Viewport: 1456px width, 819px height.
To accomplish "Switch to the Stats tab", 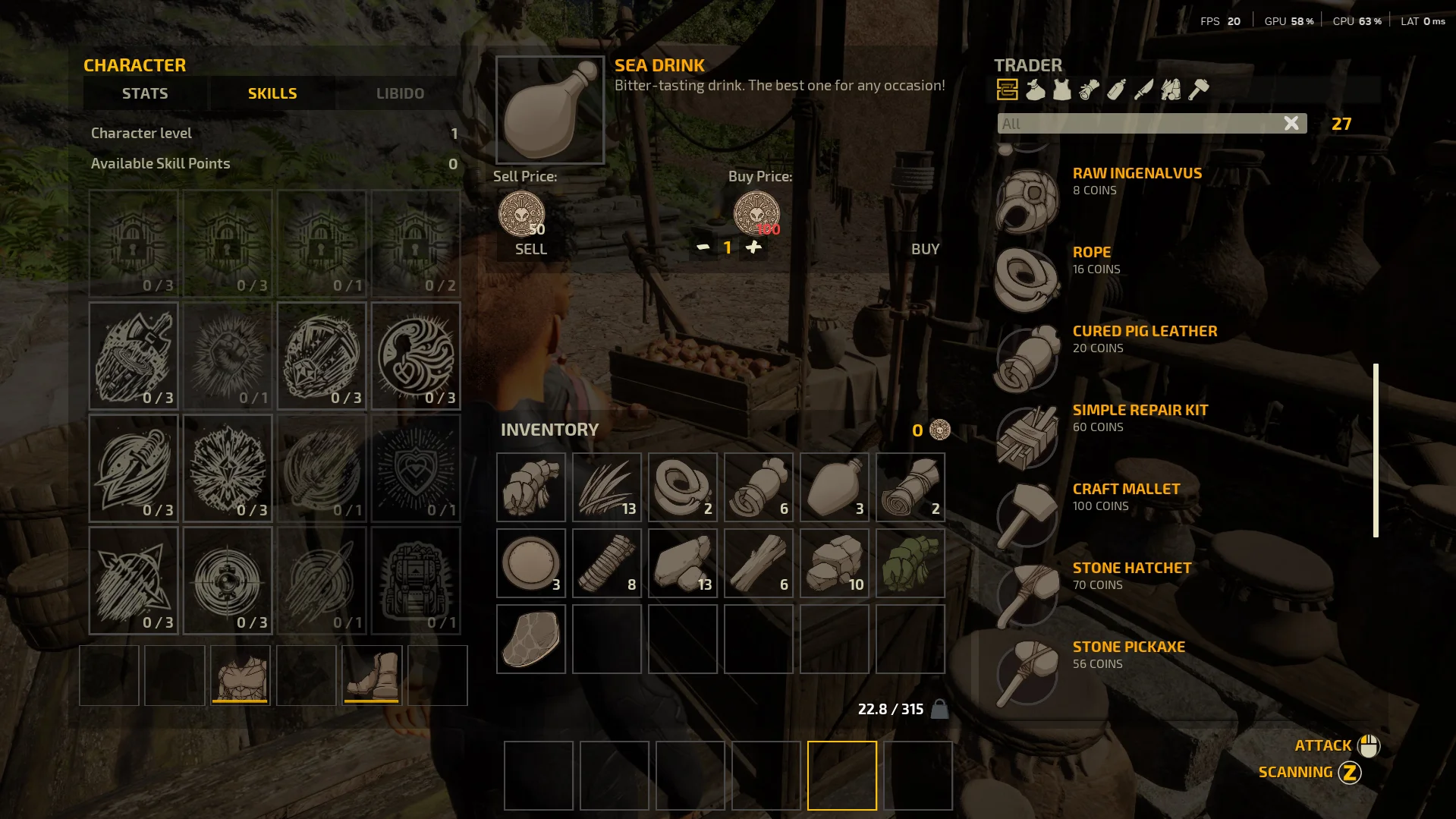I will (145, 93).
